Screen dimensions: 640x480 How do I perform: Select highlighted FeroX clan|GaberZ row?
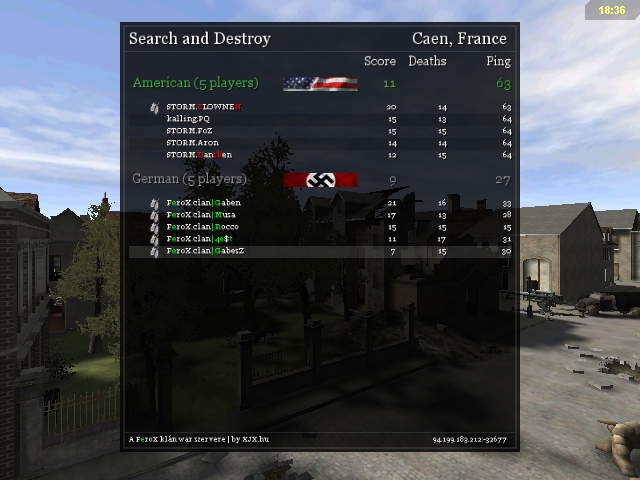click(x=205, y=251)
